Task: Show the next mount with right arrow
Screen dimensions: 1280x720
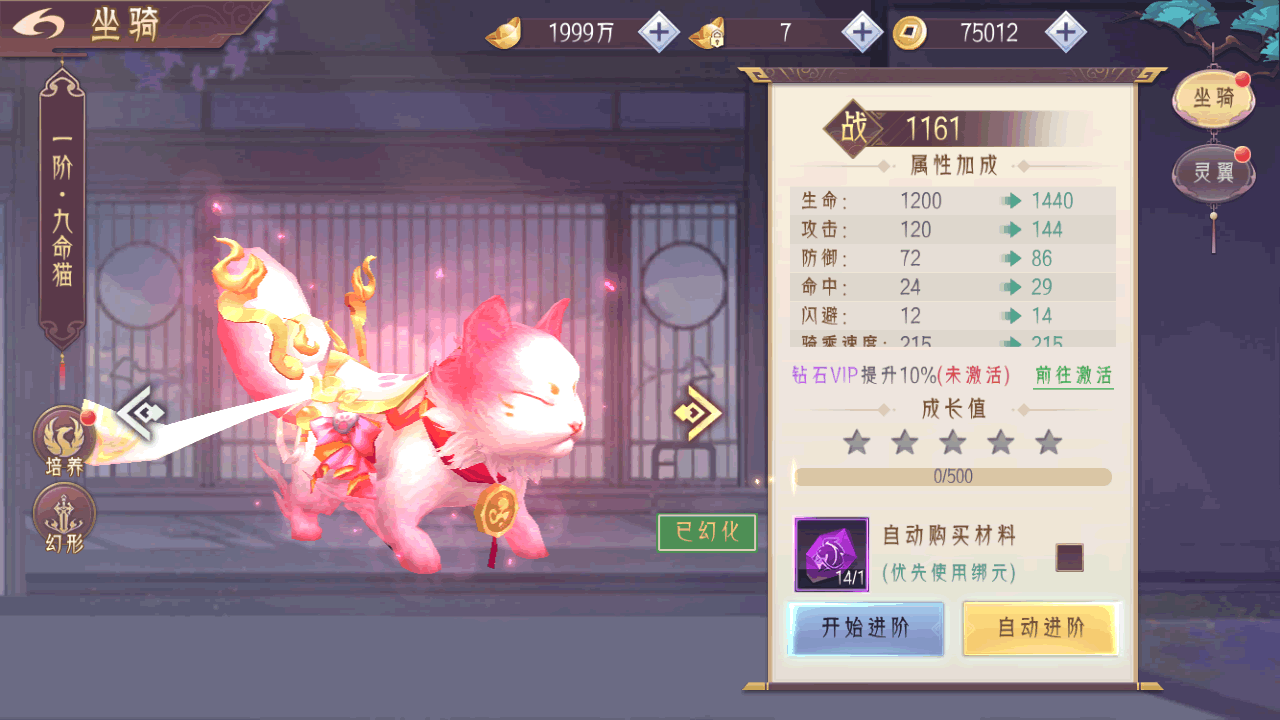Action: [697, 412]
